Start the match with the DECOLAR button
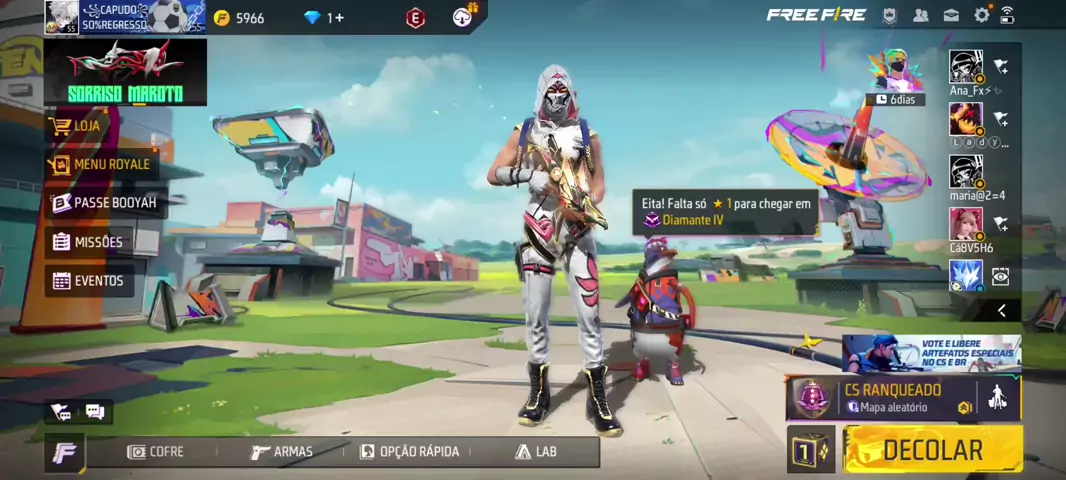The image size is (1066, 480). coord(932,450)
